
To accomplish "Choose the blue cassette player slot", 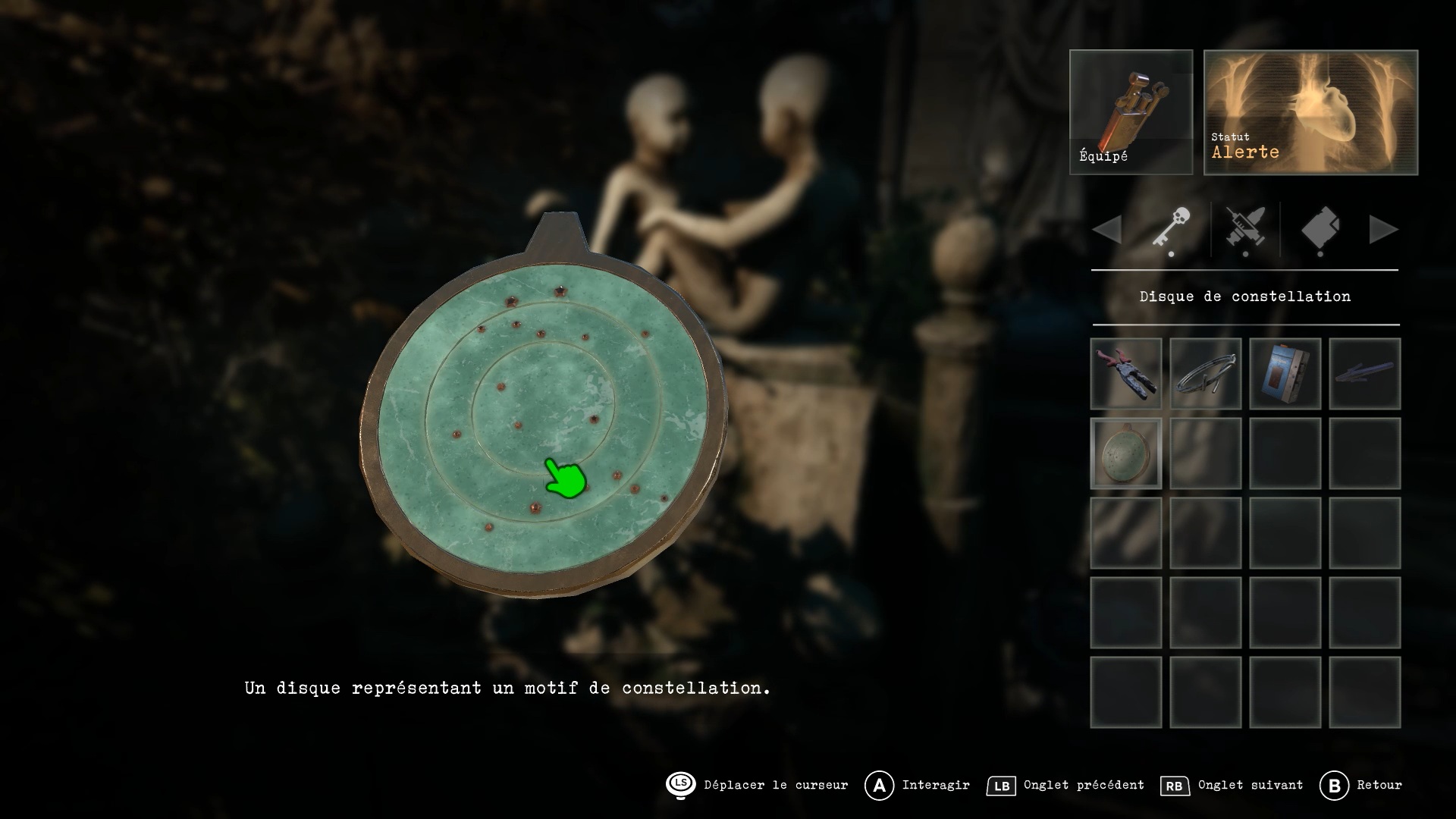I will pos(1285,374).
